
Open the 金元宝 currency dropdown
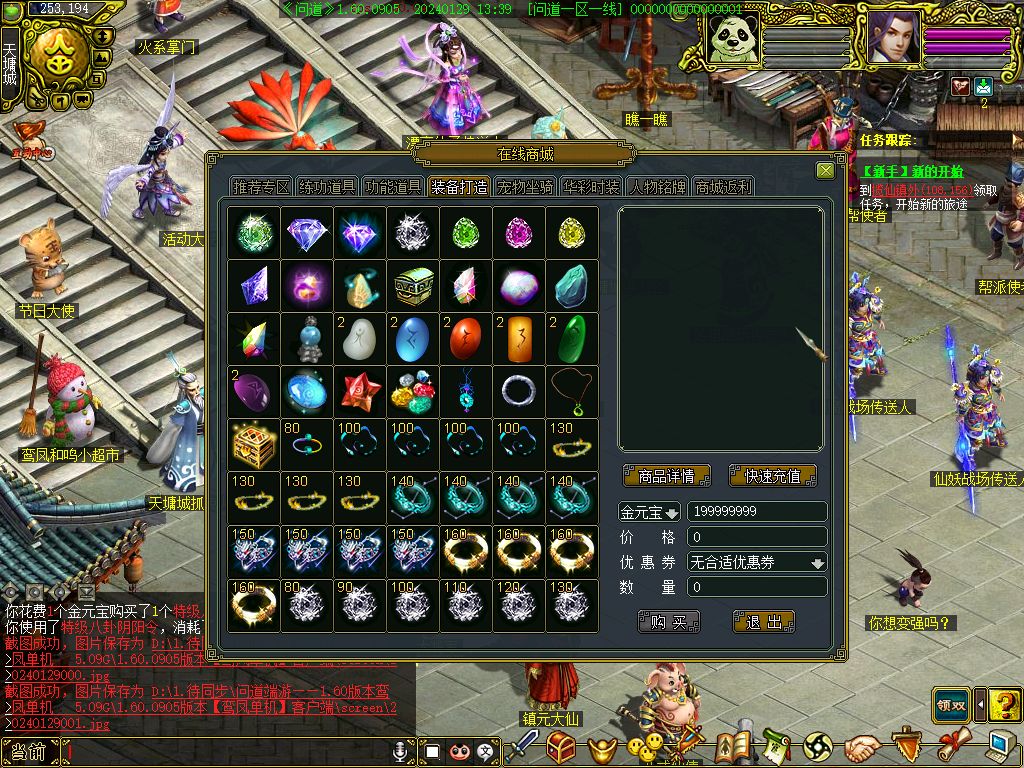649,512
